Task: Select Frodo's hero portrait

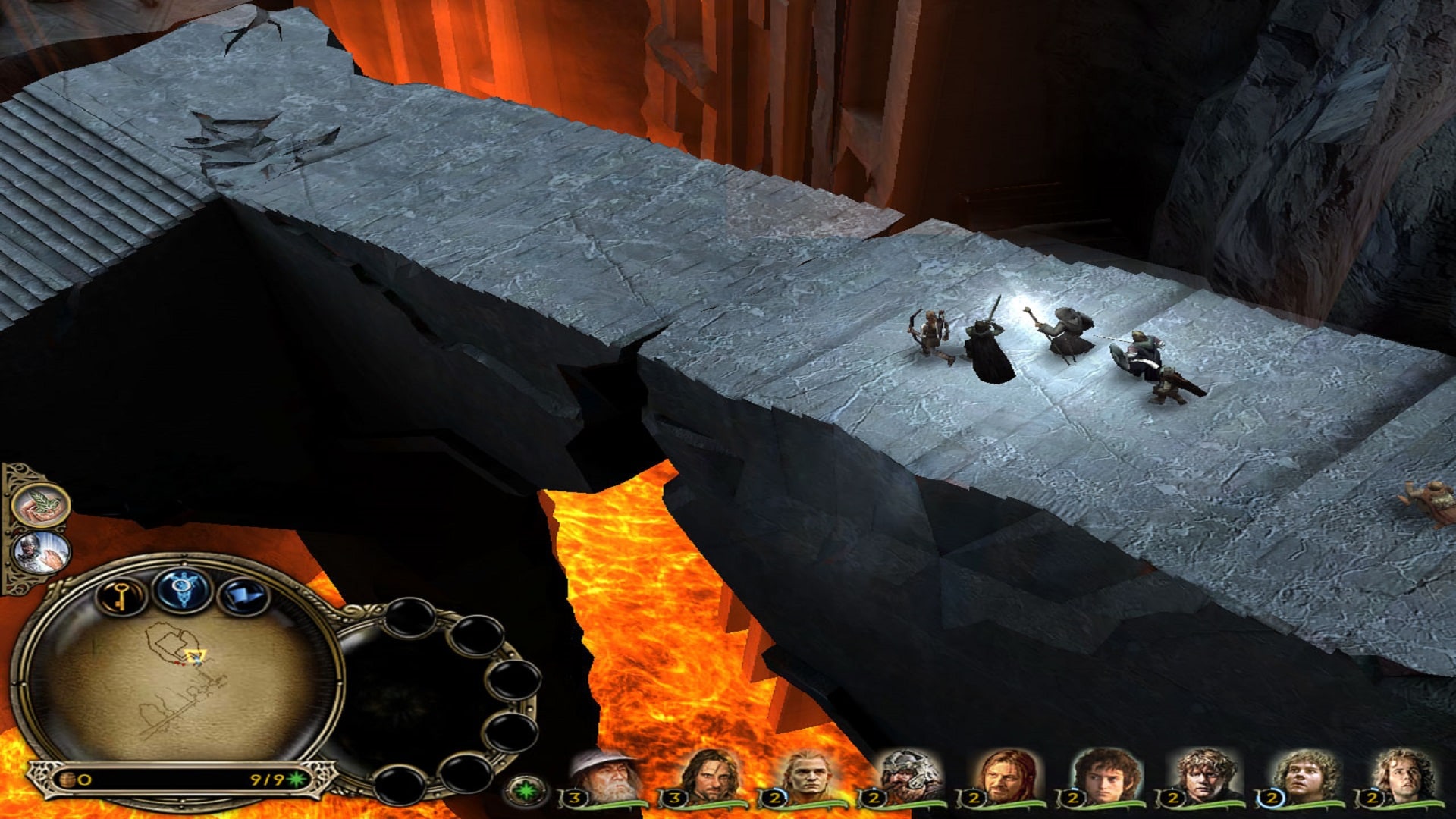Action: click(x=1104, y=777)
